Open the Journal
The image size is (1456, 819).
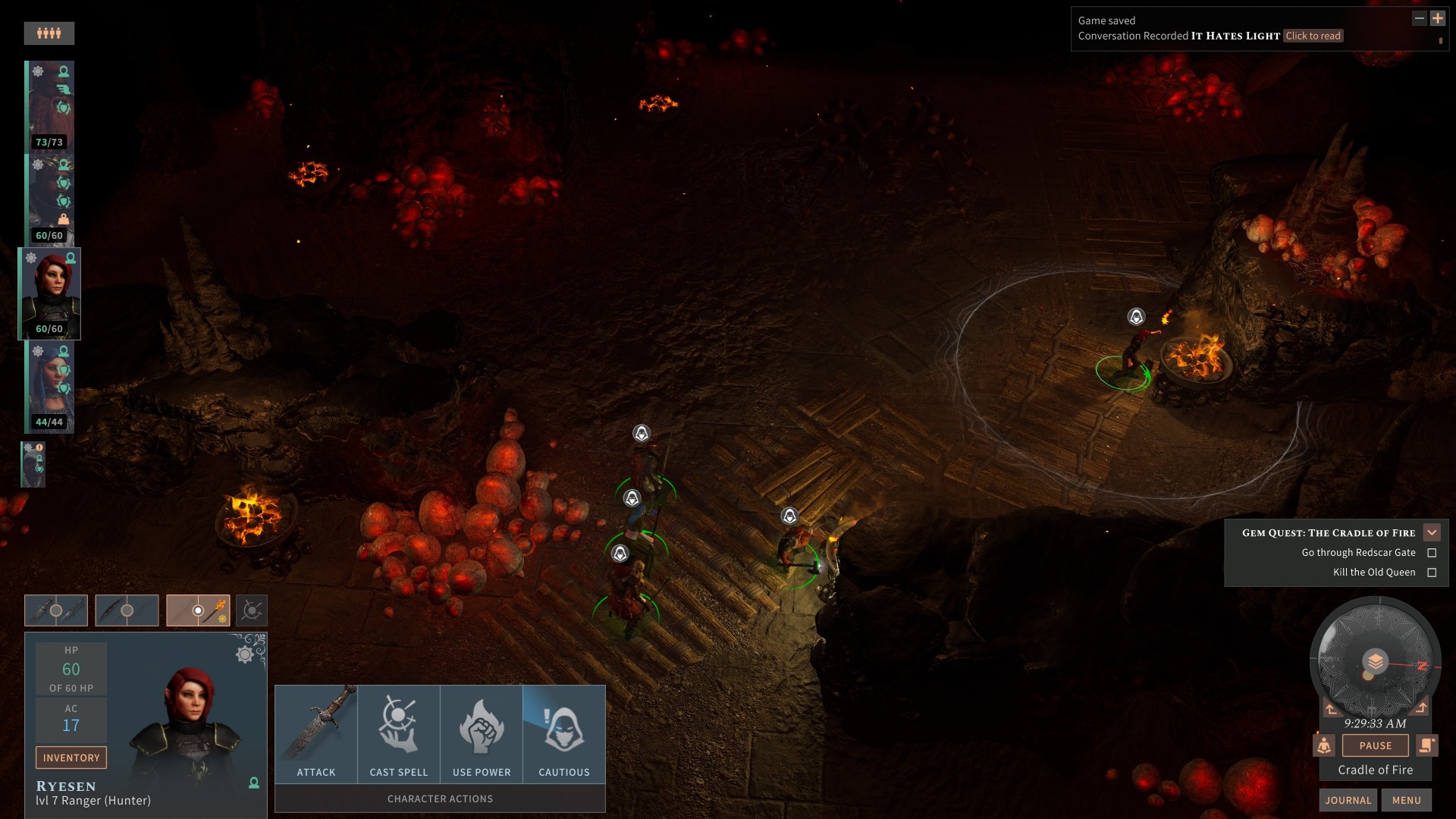coord(1348,800)
